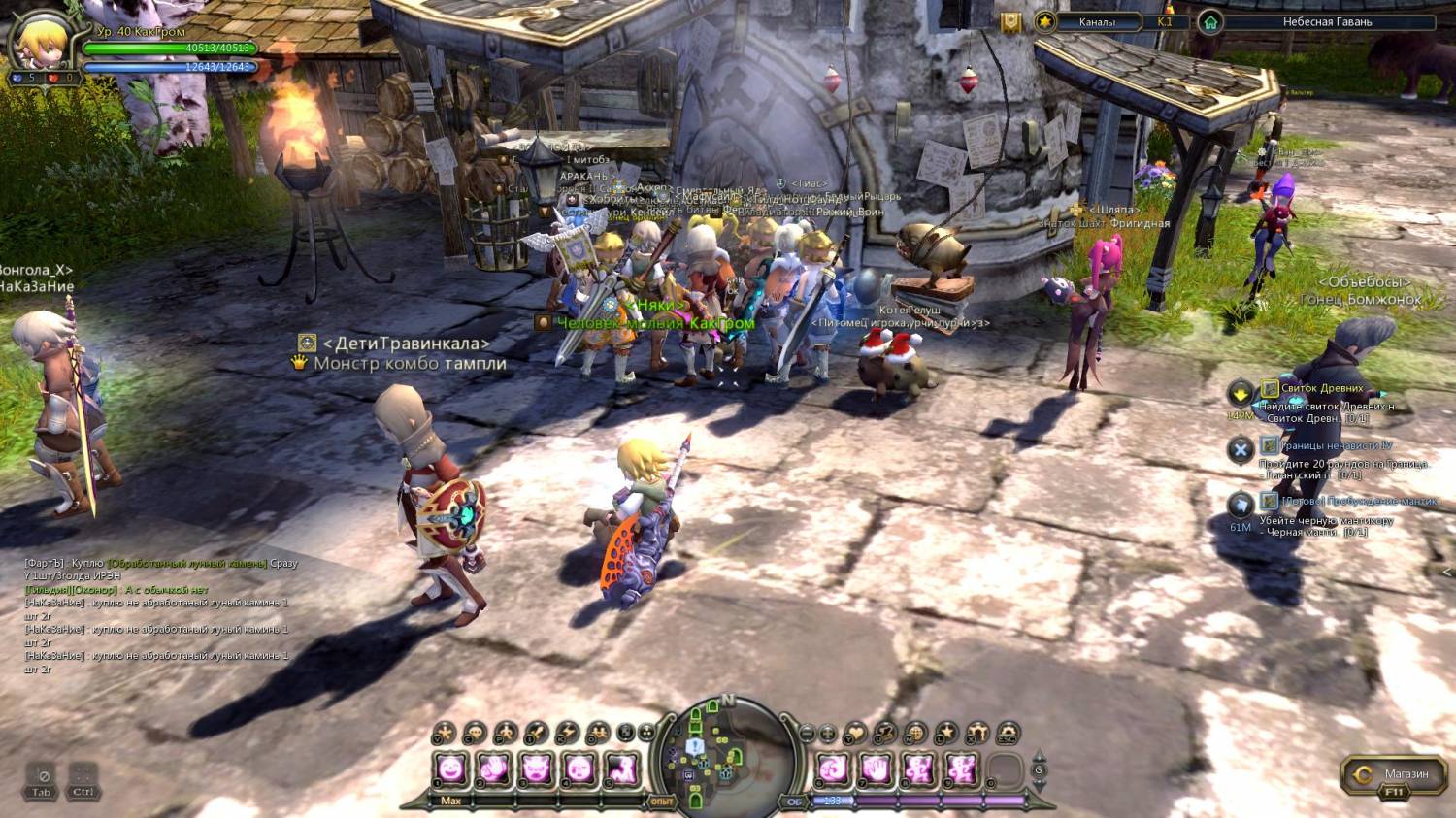Open the lightning bolt skills icon

pos(566,733)
